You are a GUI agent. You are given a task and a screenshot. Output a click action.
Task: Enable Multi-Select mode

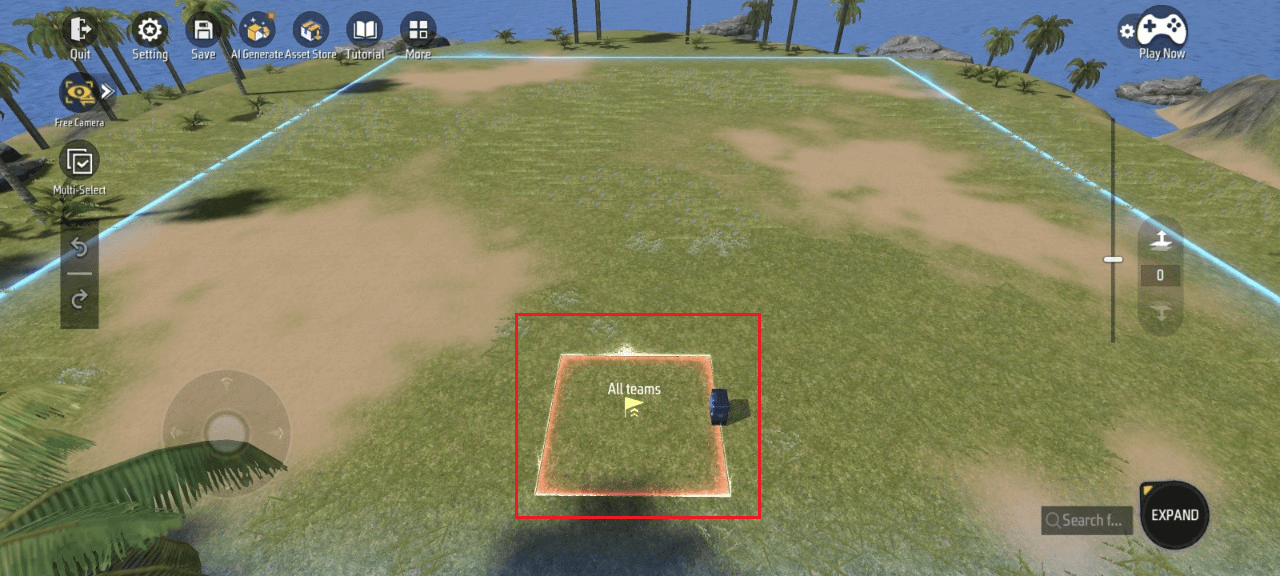pyautogui.click(x=79, y=162)
